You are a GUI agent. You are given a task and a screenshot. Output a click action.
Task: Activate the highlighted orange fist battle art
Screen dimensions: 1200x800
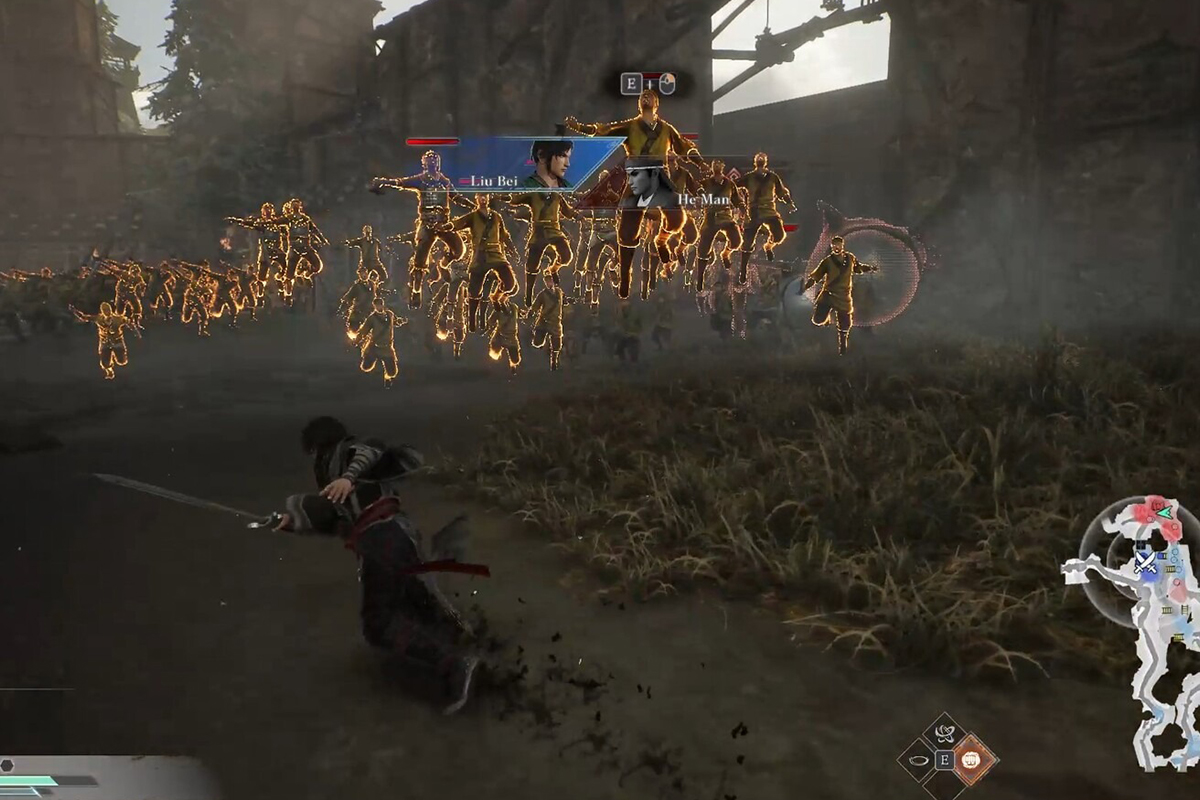pos(970,761)
